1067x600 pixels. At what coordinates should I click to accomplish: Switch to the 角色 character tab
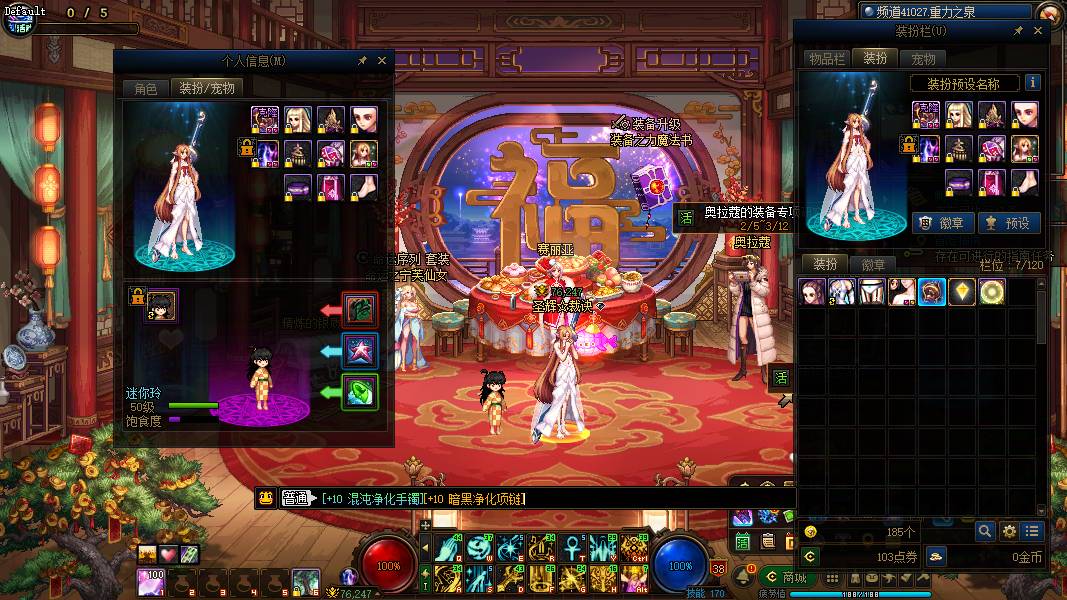(x=146, y=88)
